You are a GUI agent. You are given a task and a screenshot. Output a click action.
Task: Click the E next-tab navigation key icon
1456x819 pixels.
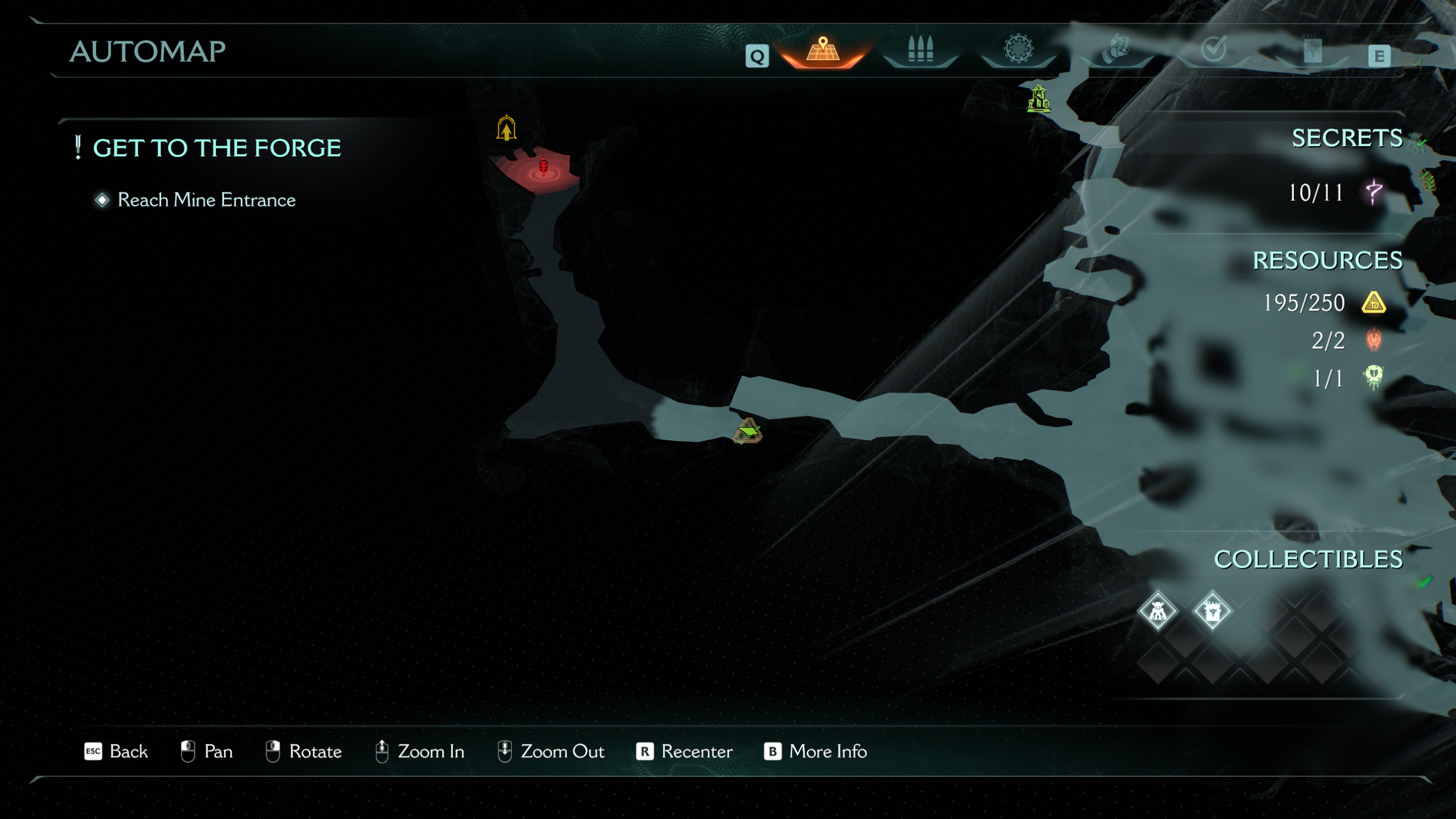coord(1379,57)
